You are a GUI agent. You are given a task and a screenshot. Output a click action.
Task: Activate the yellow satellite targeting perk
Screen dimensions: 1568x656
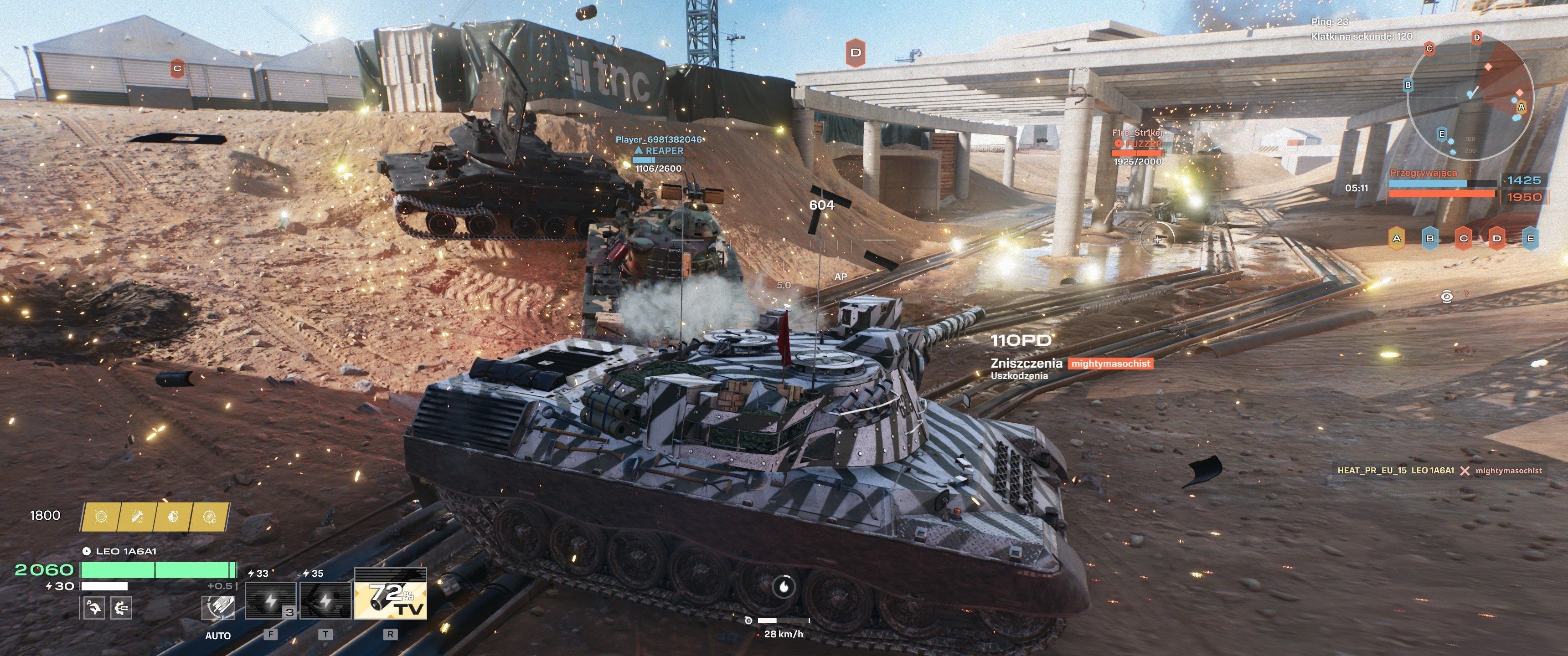pos(210,517)
